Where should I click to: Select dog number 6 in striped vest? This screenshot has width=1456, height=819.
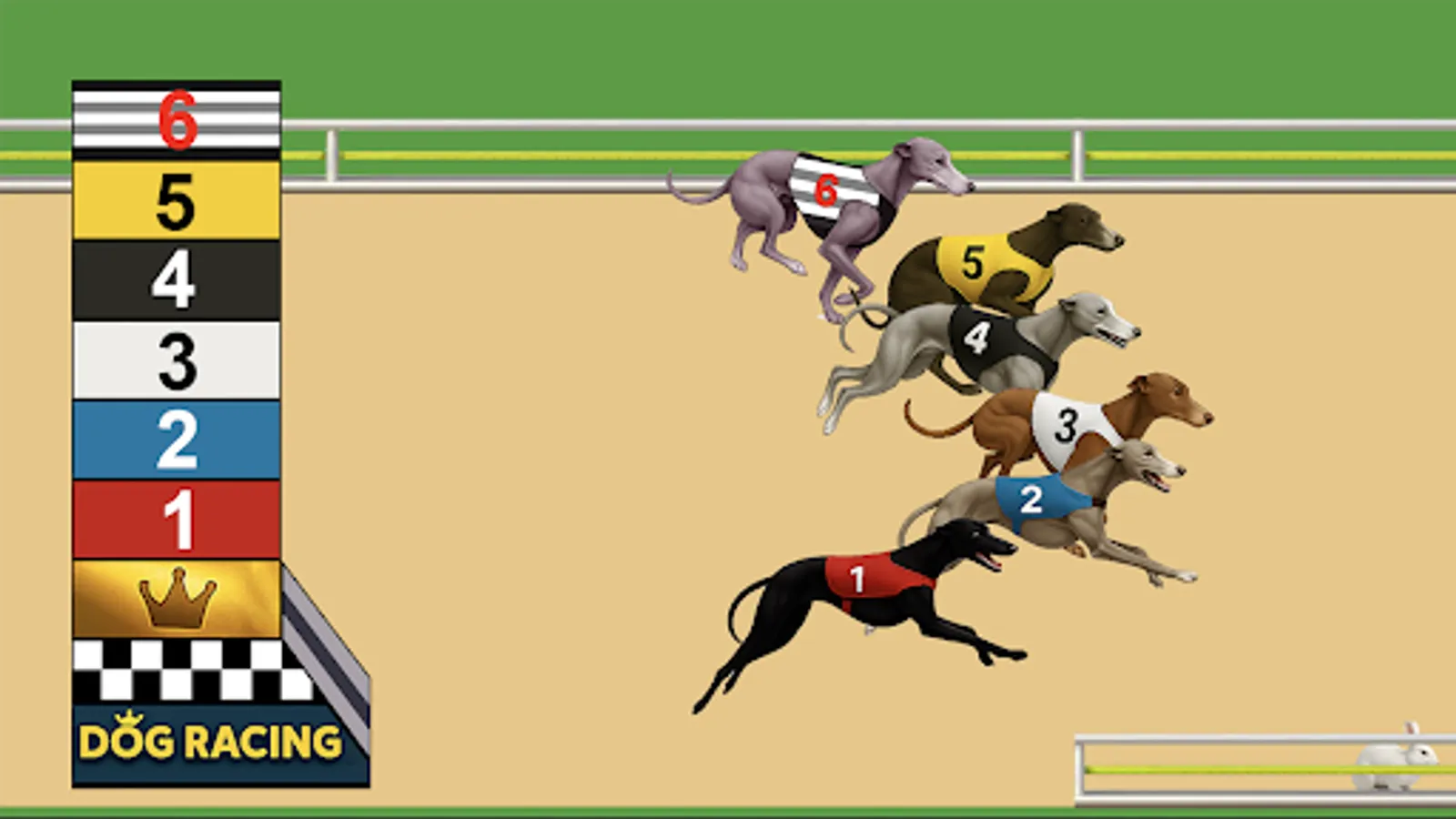[x=828, y=191]
